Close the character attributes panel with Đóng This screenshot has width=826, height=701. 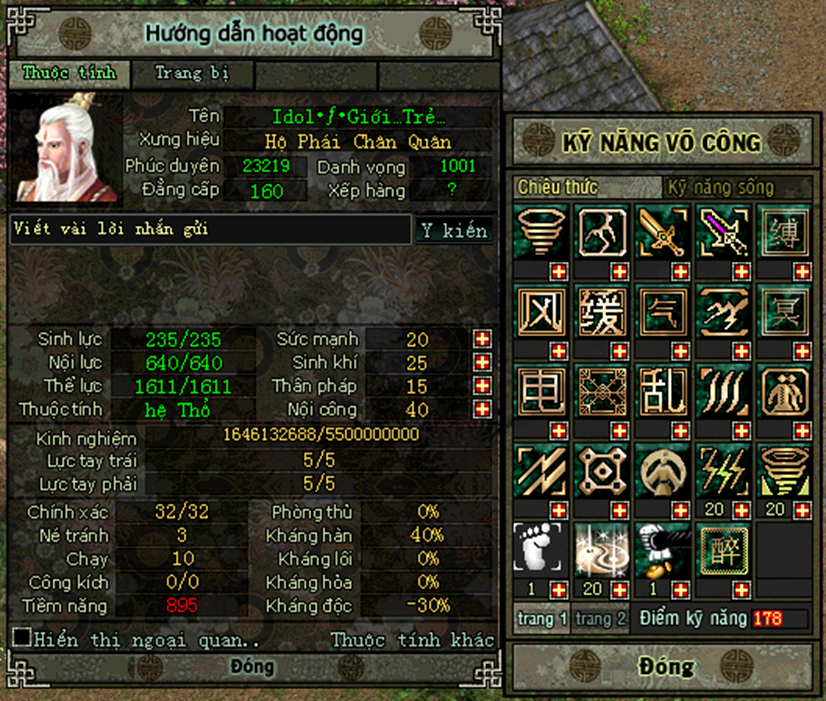252,667
